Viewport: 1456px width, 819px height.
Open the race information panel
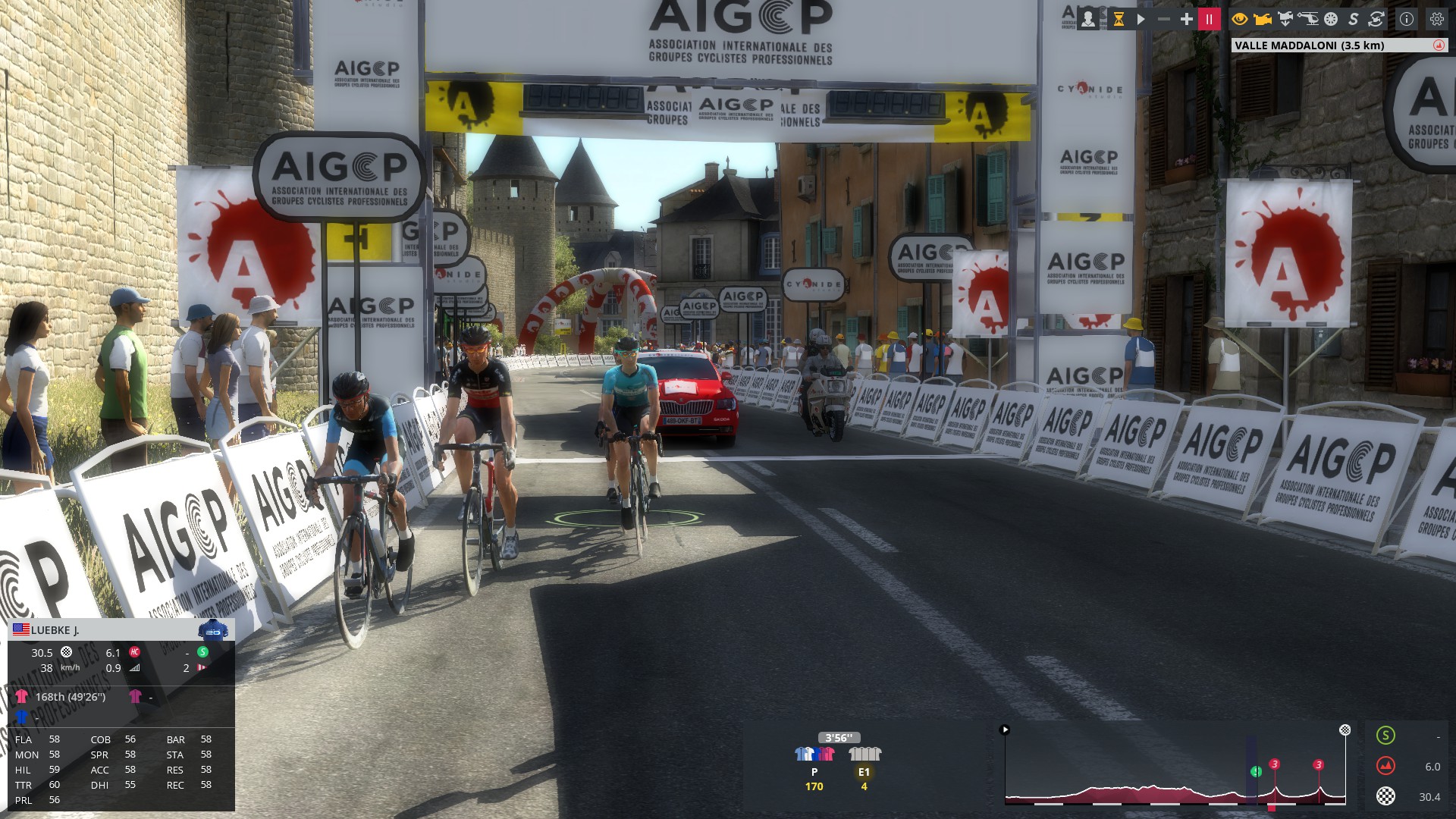(1407, 20)
